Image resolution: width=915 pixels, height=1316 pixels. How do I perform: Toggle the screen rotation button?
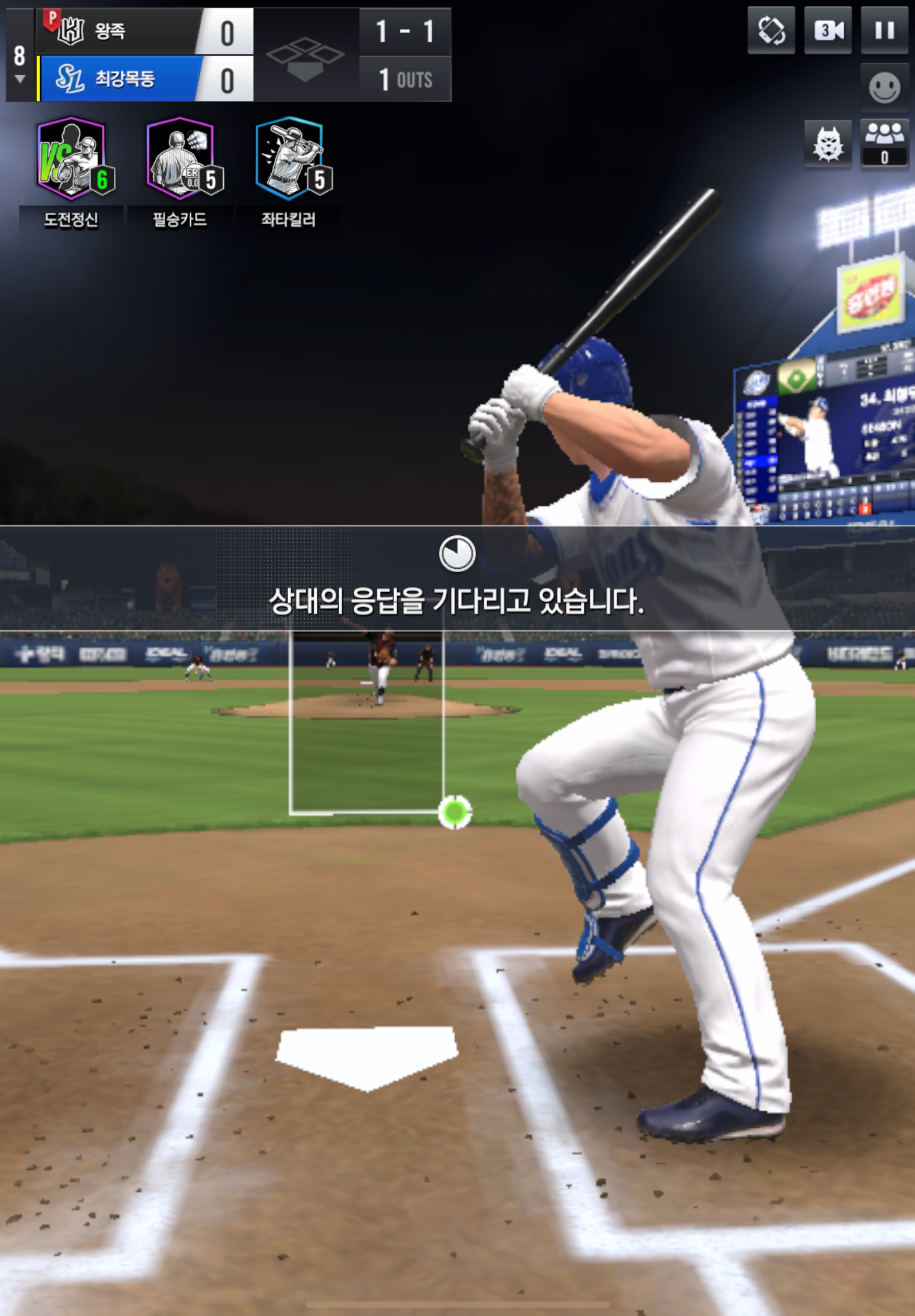771,30
